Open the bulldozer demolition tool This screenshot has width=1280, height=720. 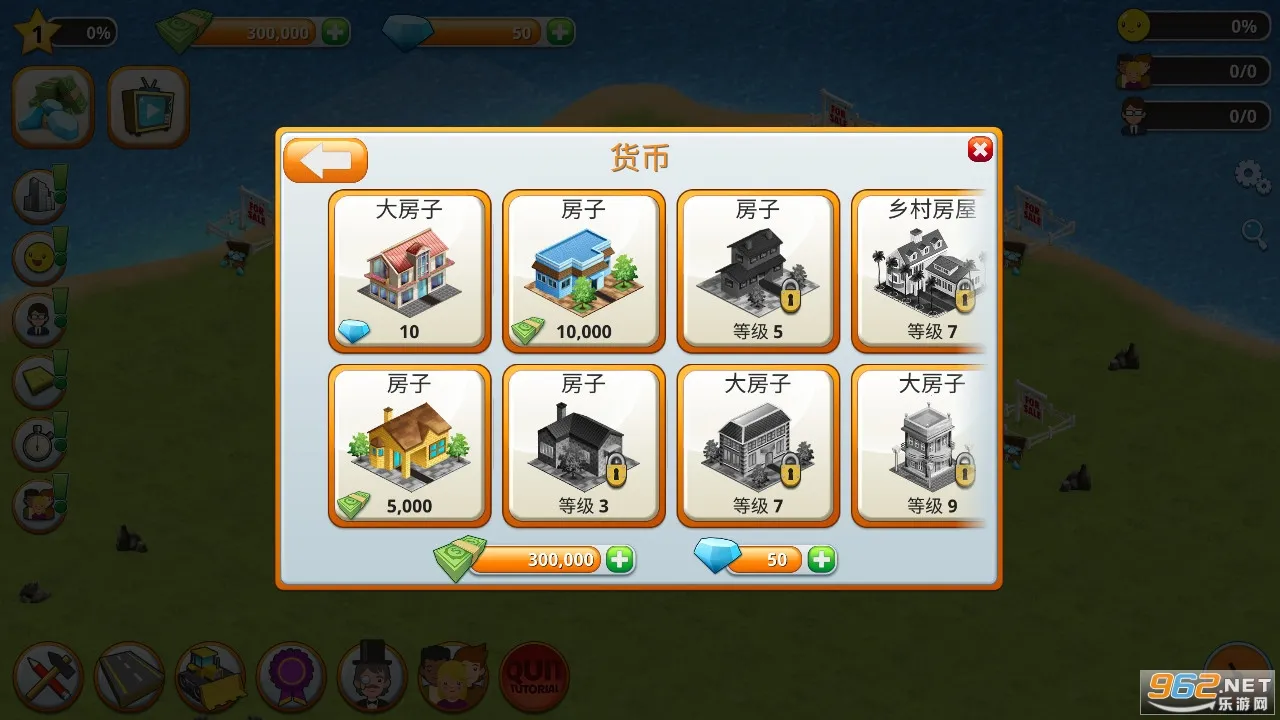(x=210, y=677)
